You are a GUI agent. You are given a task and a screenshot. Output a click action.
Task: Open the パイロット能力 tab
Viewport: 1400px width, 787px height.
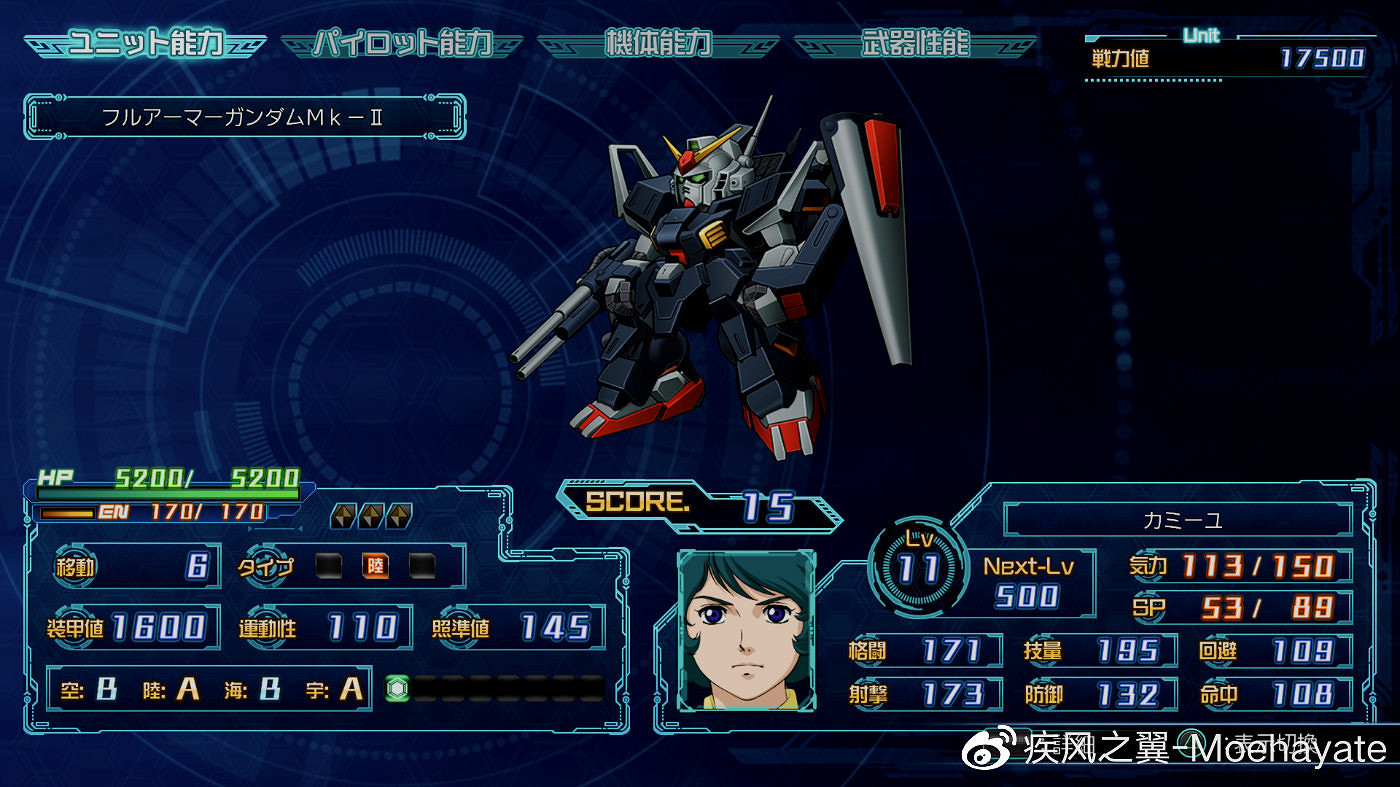tap(402, 44)
